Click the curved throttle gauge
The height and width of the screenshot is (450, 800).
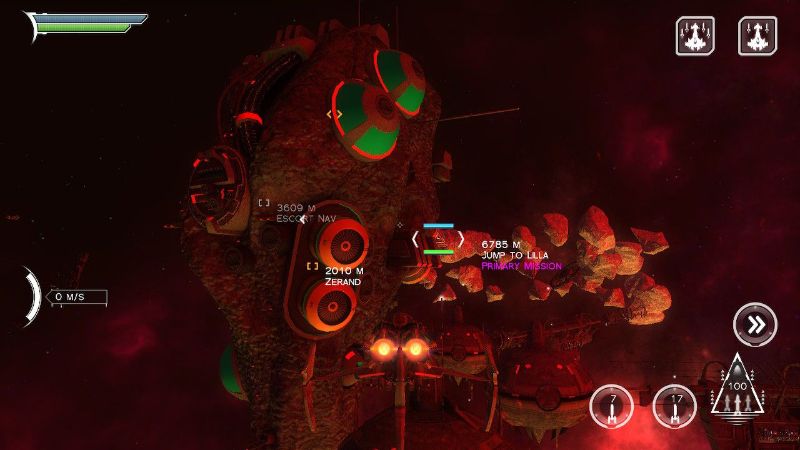click(x=34, y=296)
